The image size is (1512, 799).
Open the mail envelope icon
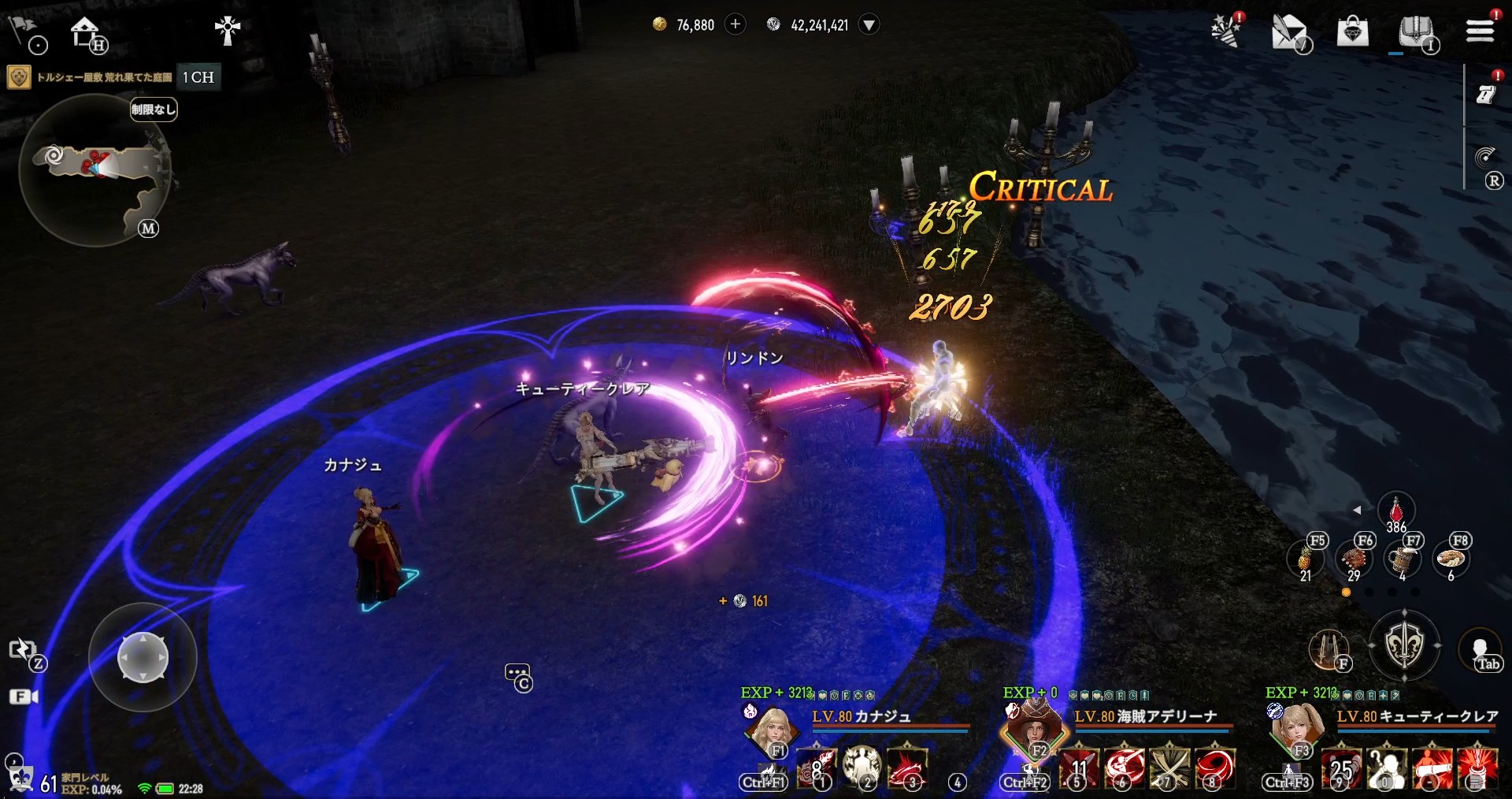pyautogui.click(x=1289, y=32)
